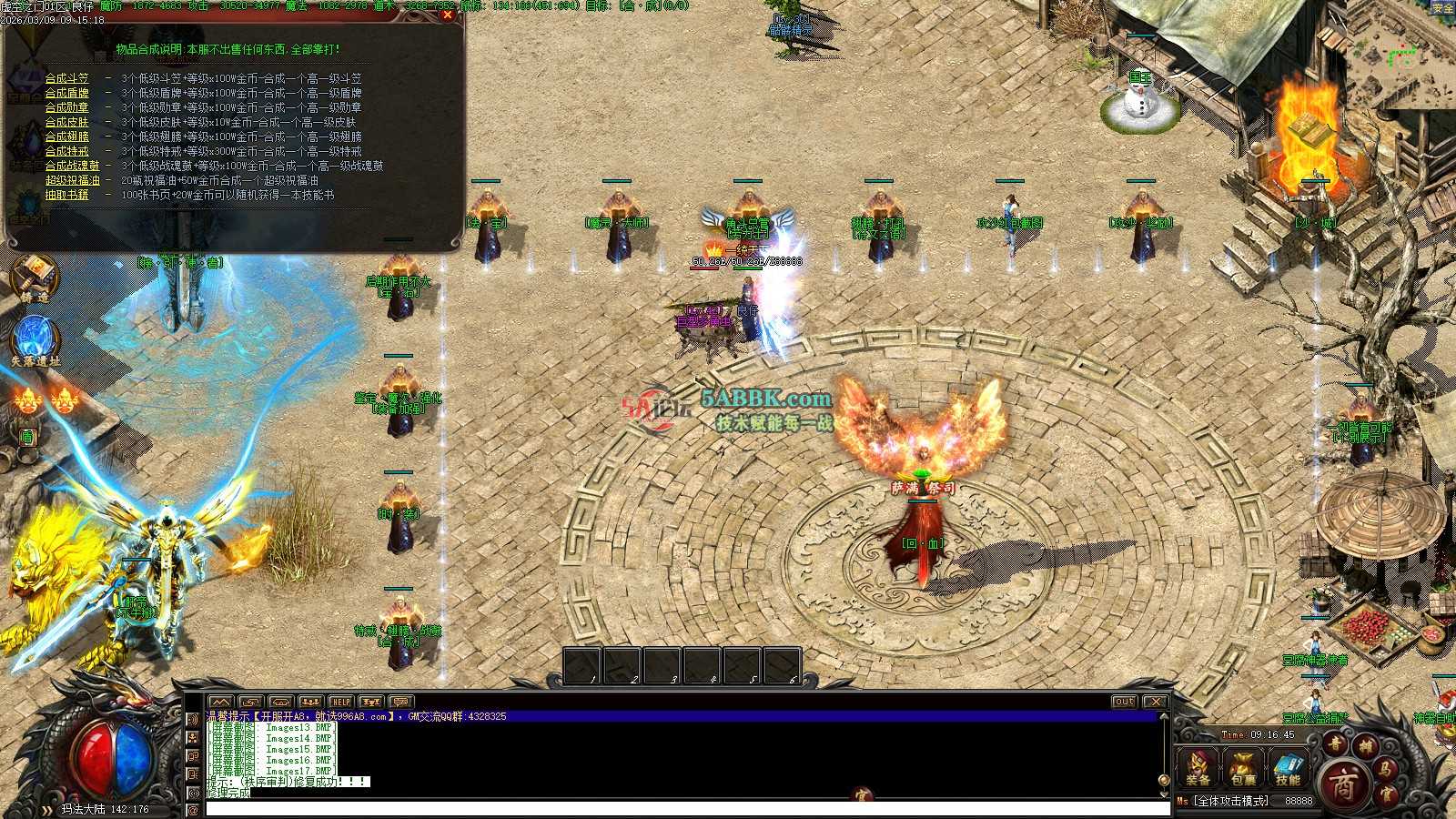Choose the 合成战魂鼓 link
Screen dimensions: 1456x819
73,167
